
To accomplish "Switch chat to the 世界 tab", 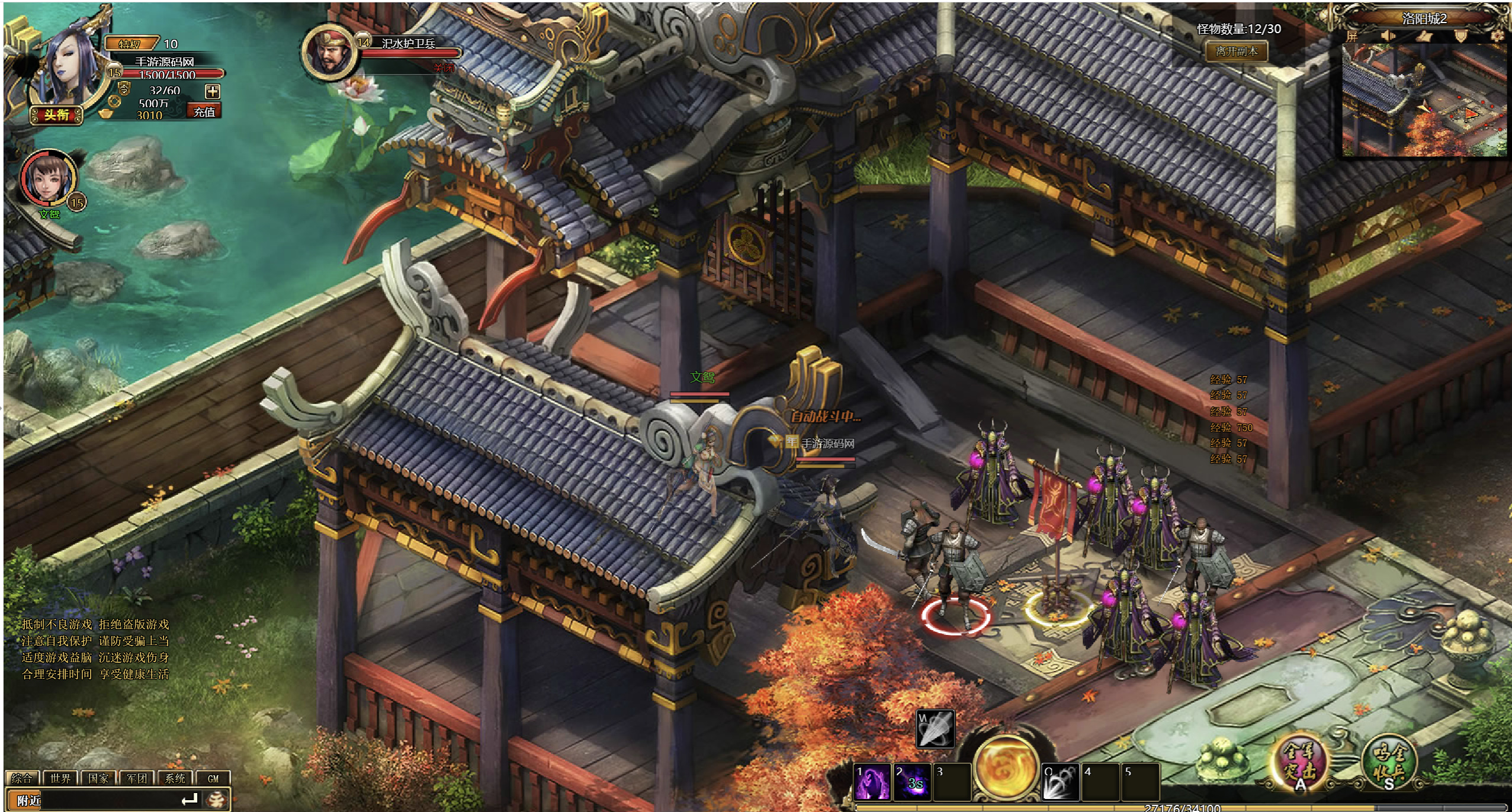I will pos(60,778).
